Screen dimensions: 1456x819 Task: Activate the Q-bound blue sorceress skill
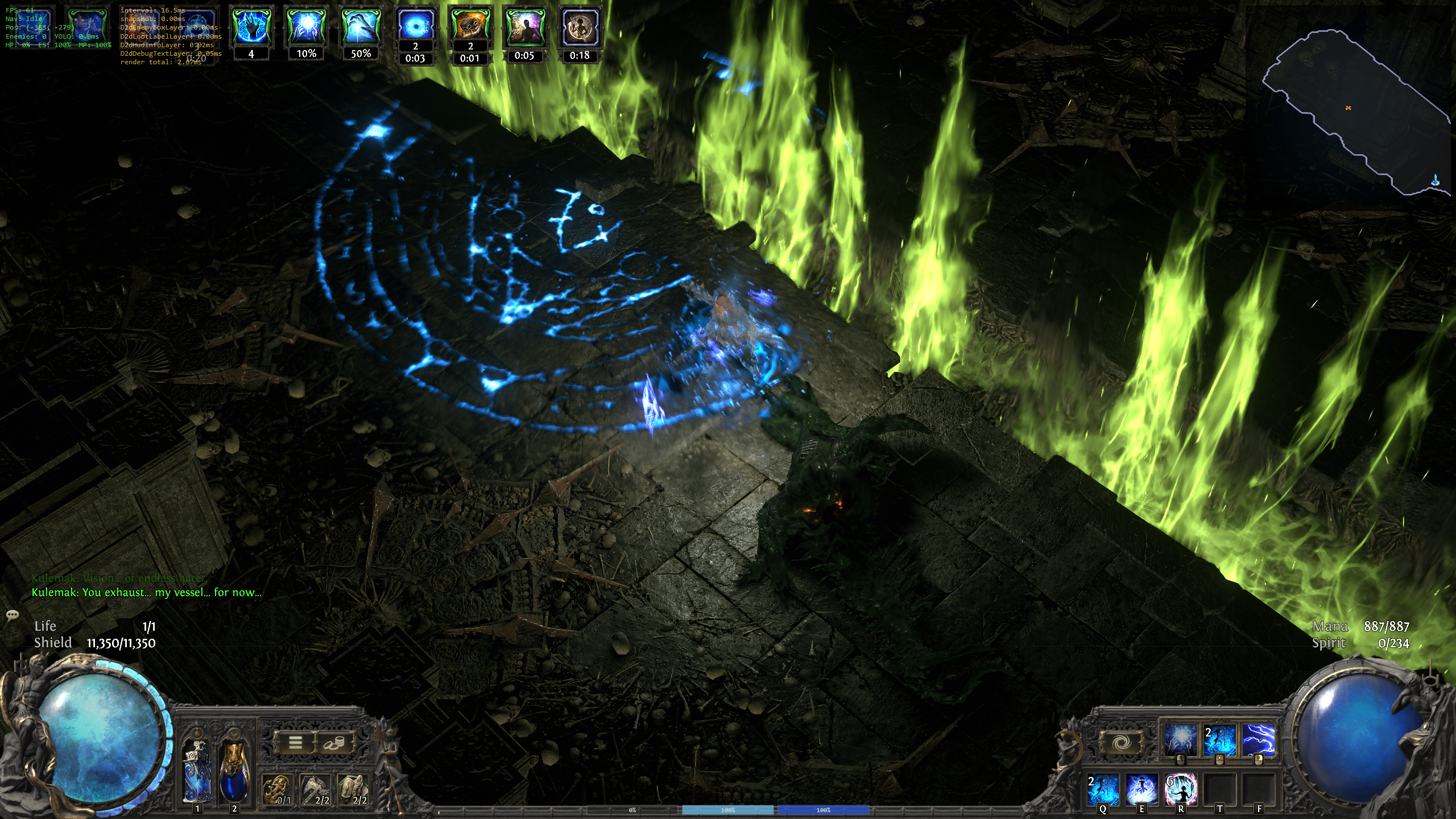click(1103, 789)
